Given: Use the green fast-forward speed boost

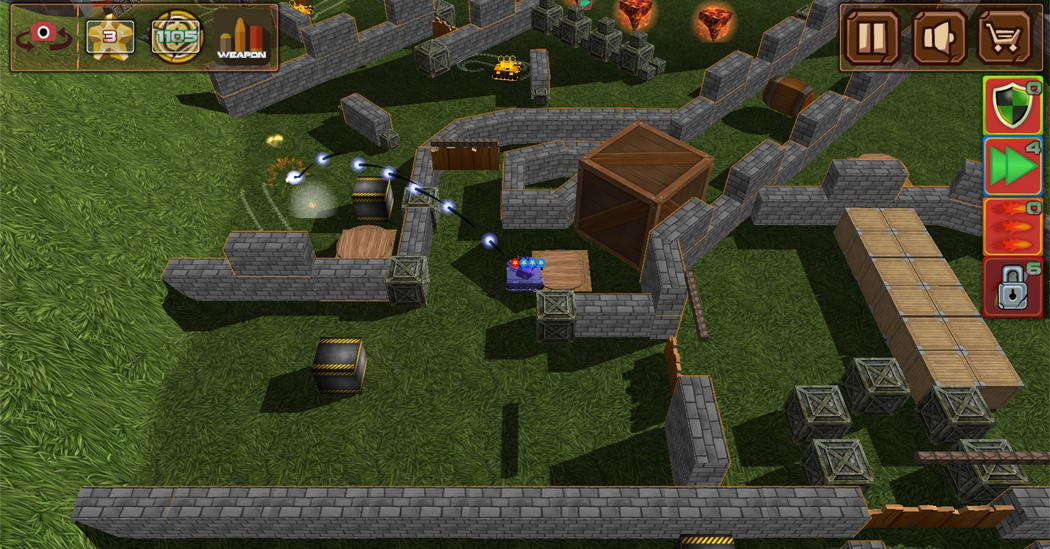Looking at the screenshot, I should pos(1012,166).
